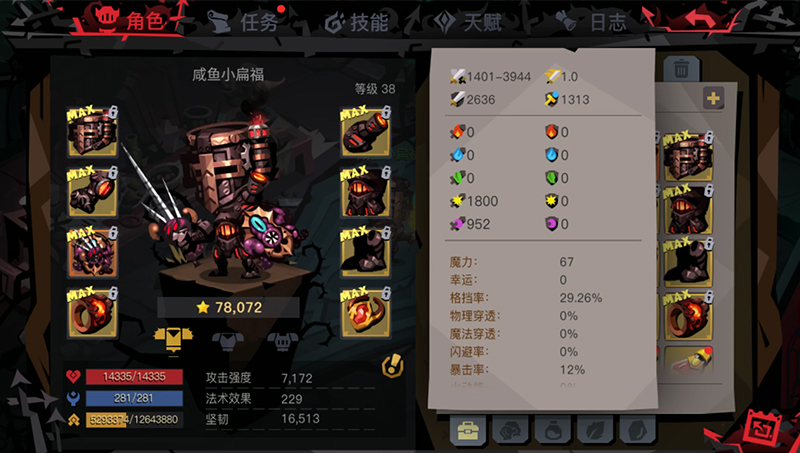Select the toolbox inventory category tab
800x453 pixels.
click(x=467, y=430)
